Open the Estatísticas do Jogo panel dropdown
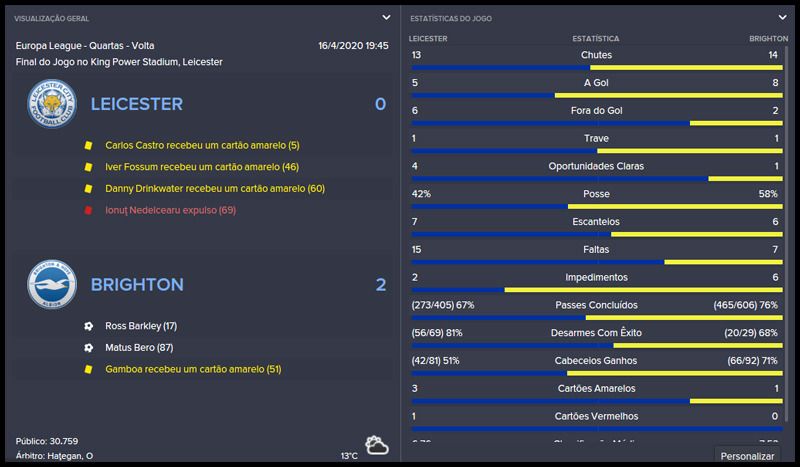The width and height of the screenshot is (800, 467). (782, 17)
